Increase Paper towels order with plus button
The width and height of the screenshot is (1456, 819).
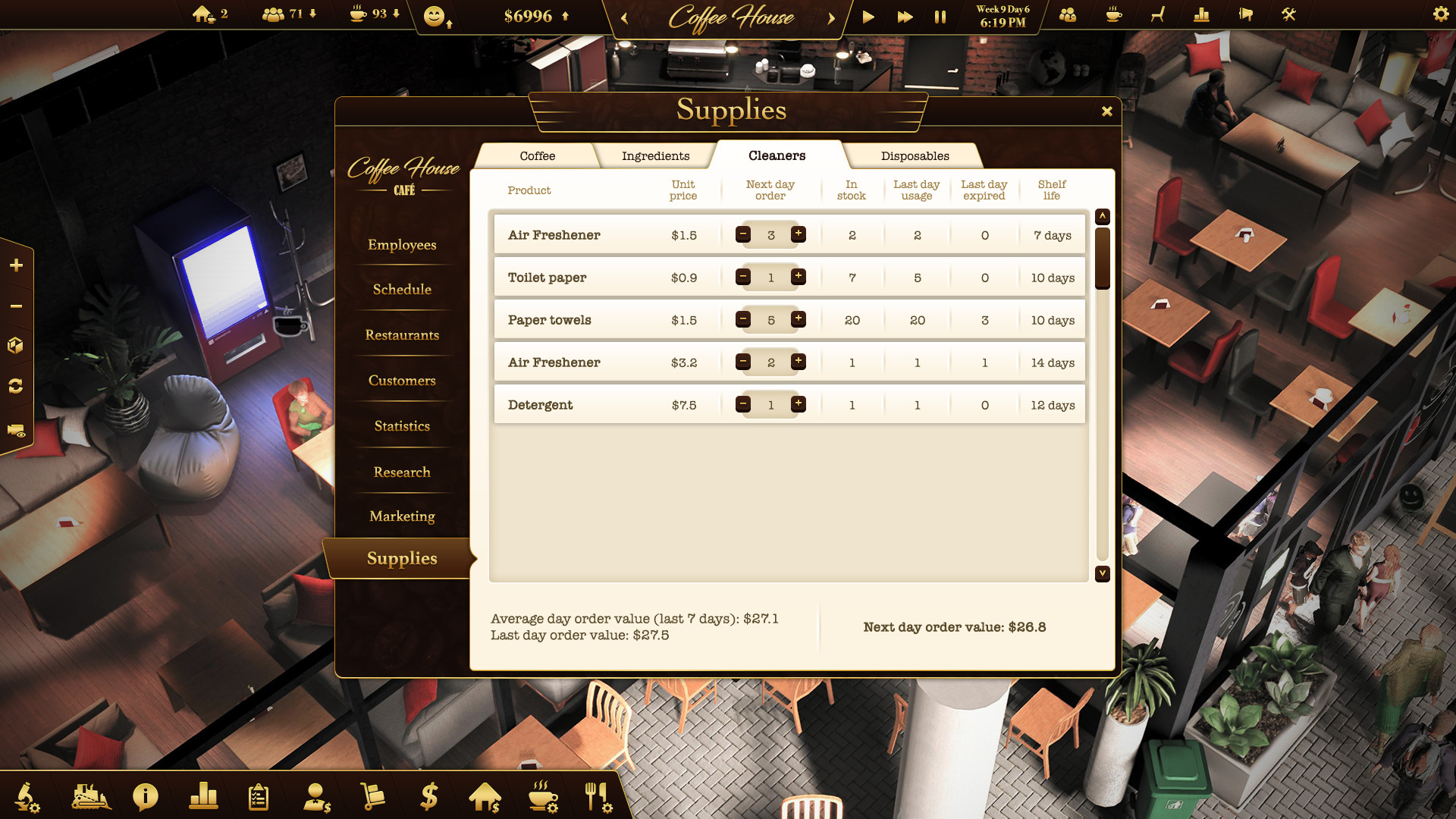pyautogui.click(x=799, y=319)
